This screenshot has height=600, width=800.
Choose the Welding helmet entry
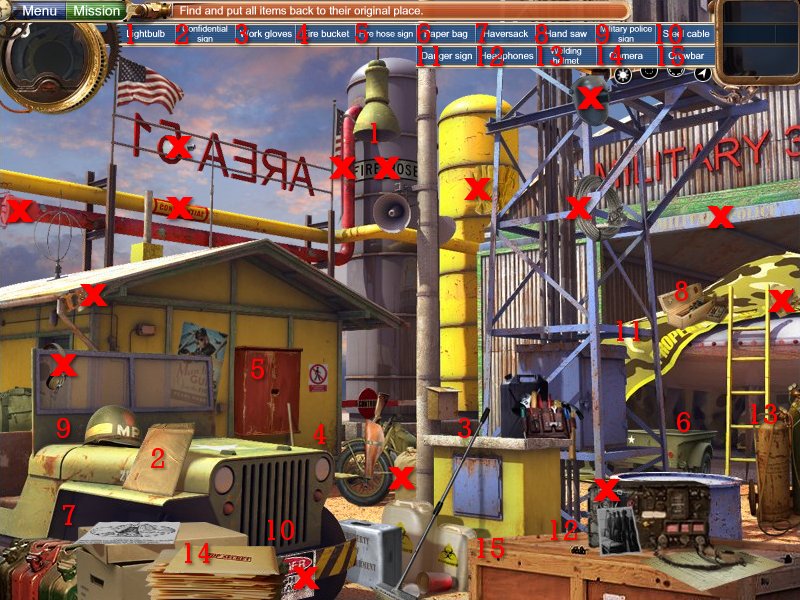[x=566, y=56]
